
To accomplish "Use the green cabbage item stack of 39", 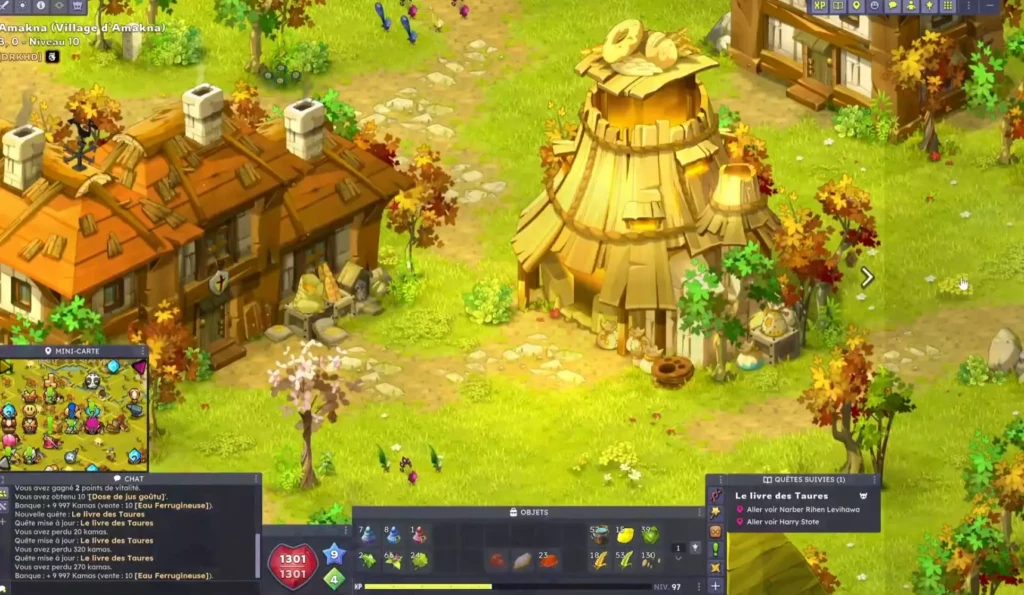I will [x=650, y=535].
